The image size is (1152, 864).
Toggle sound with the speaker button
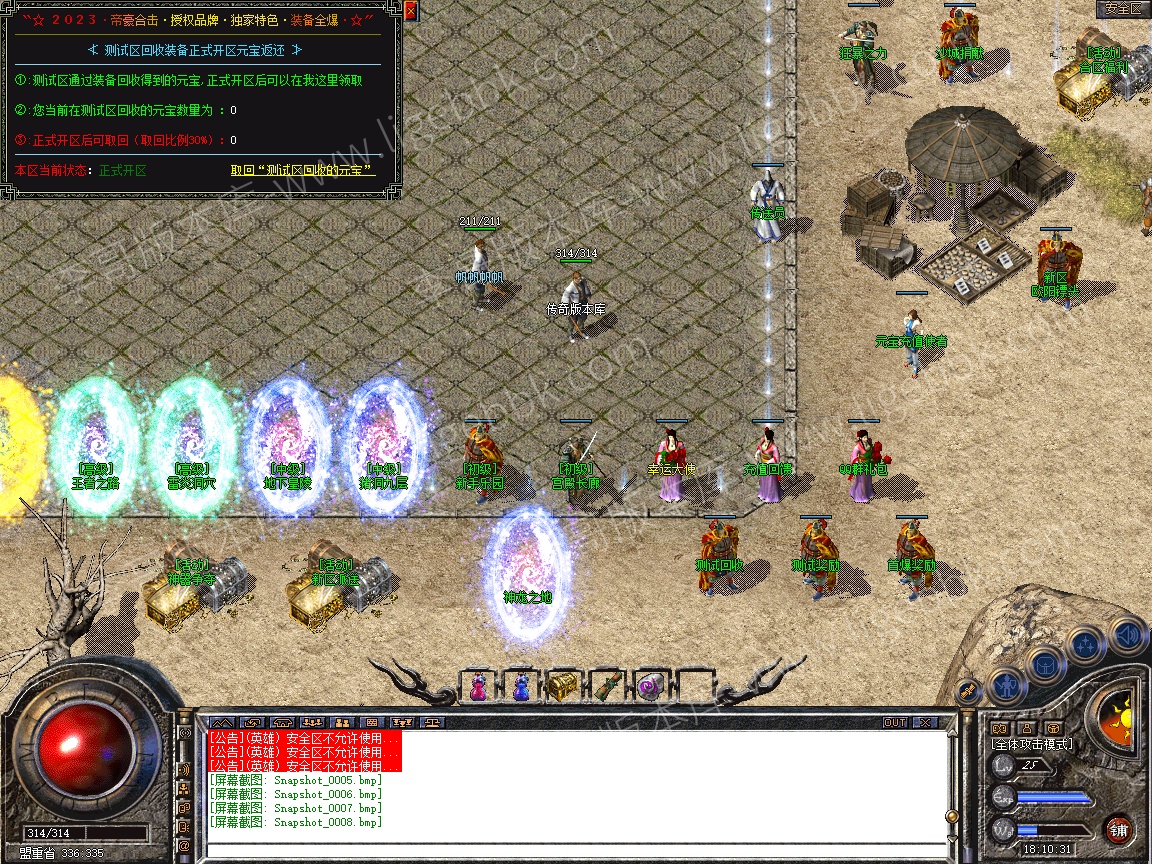point(1128,634)
